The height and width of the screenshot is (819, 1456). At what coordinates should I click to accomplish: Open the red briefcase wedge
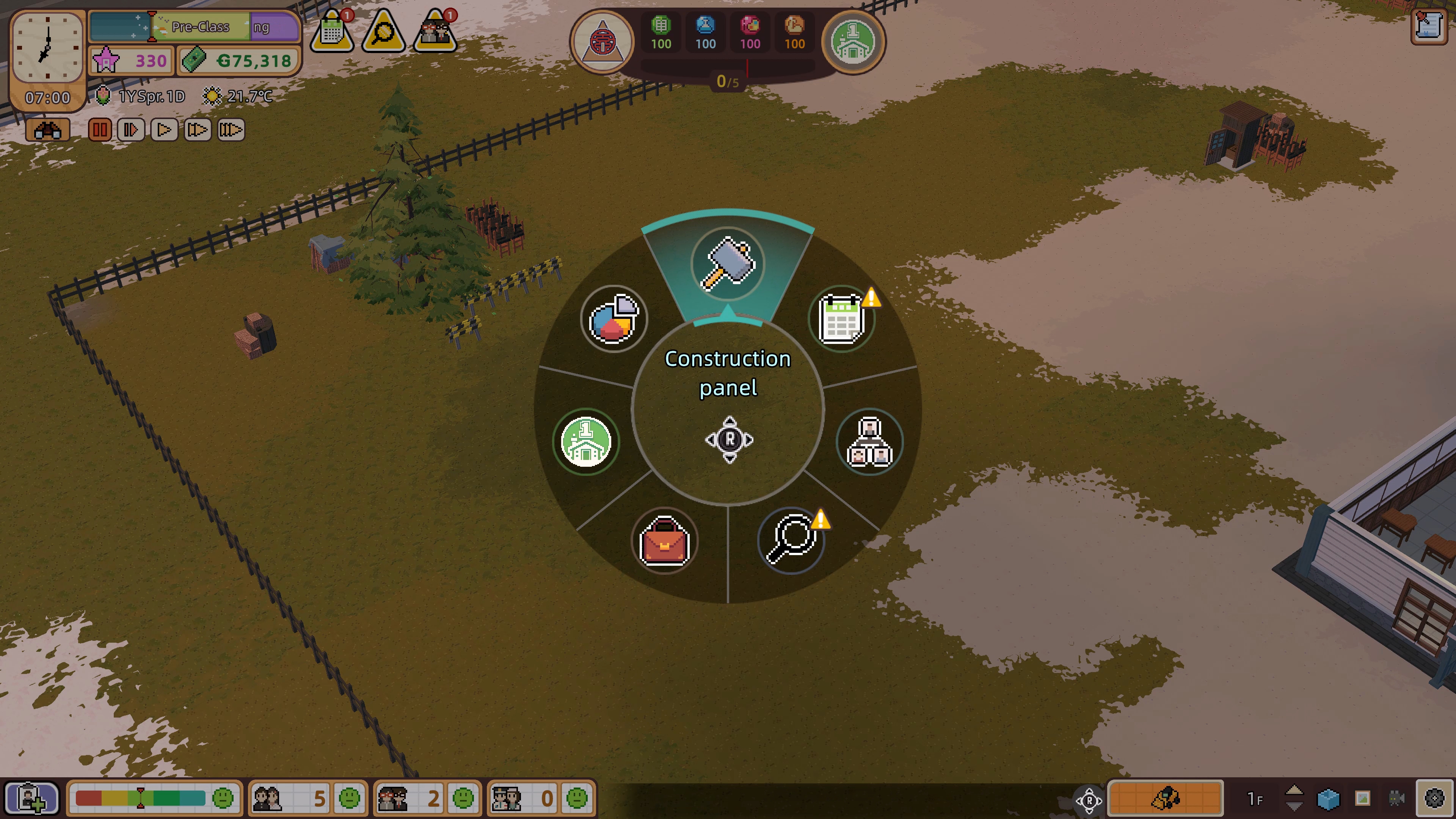click(x=664, y=541)
